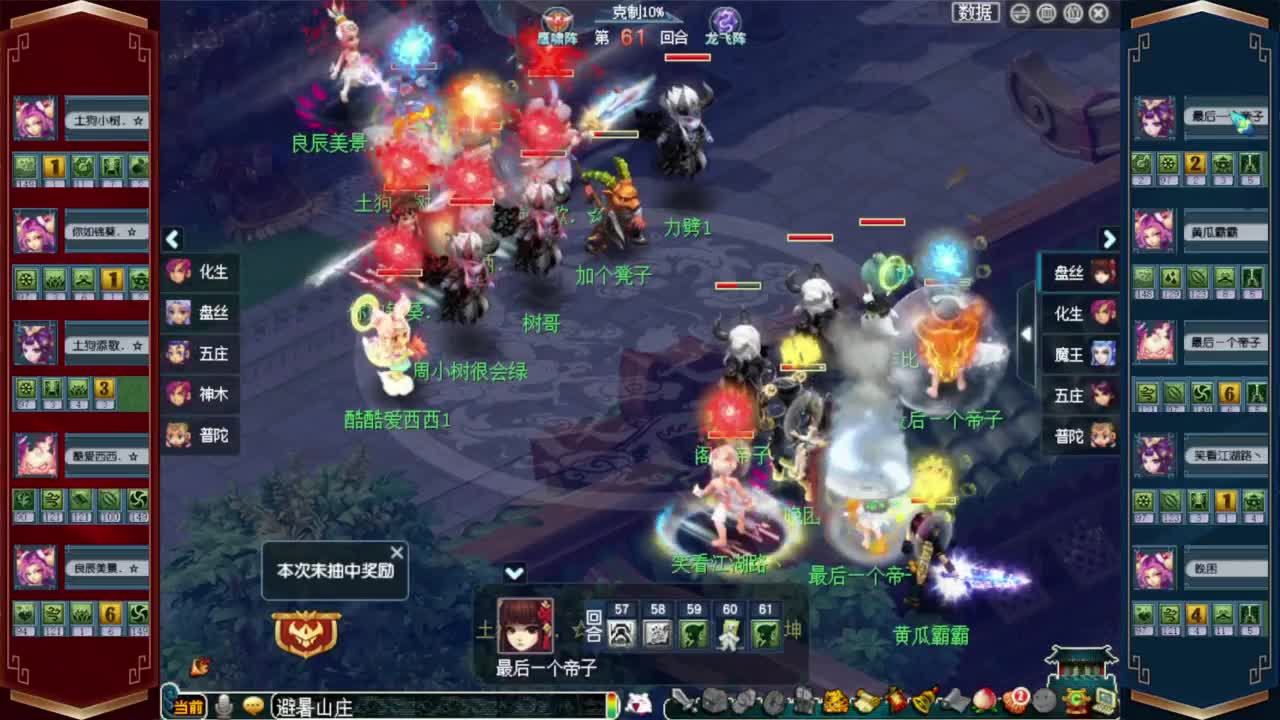Click the rainbow volume slider by chat input
Image resolution: width=1280 pixels, height=720 pixels.
(613, 705)
